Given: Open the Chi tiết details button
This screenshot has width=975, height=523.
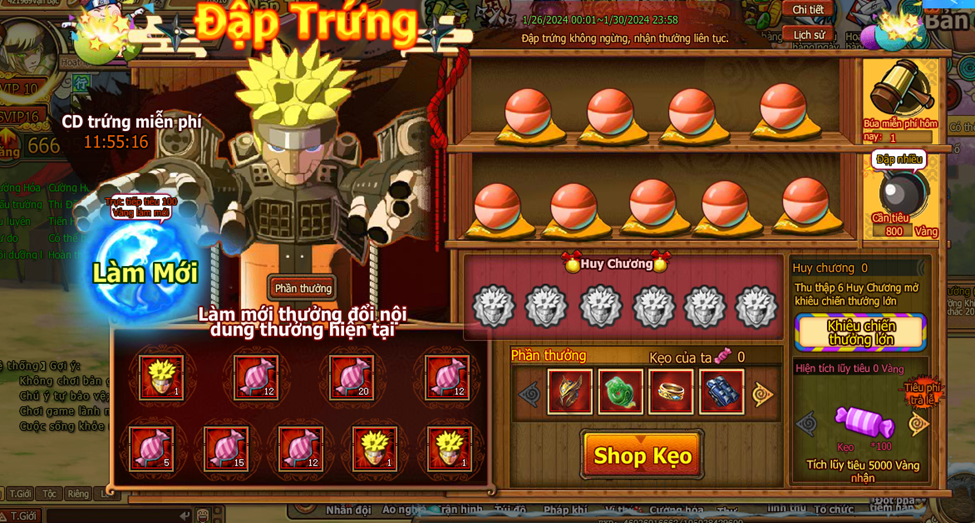Looking at the screenshot, I should tap(808, 10).
